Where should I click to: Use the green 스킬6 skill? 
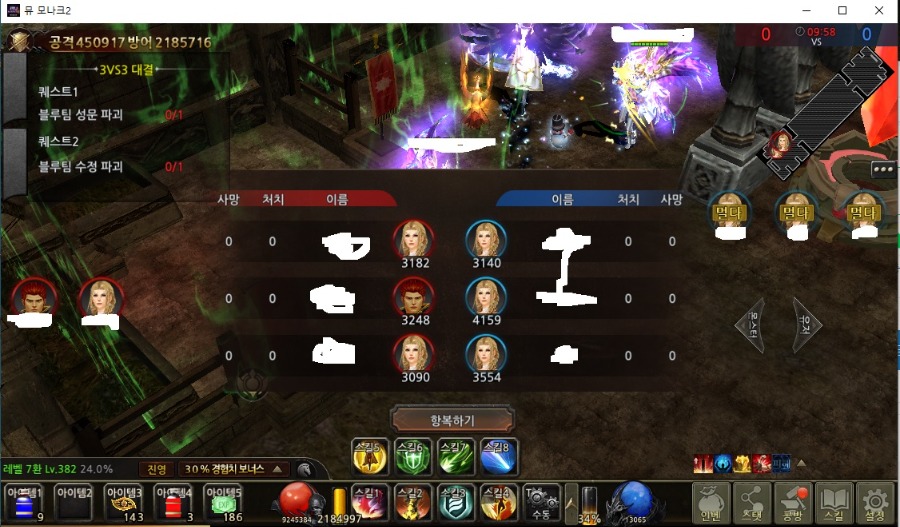(x=412, y=455)
